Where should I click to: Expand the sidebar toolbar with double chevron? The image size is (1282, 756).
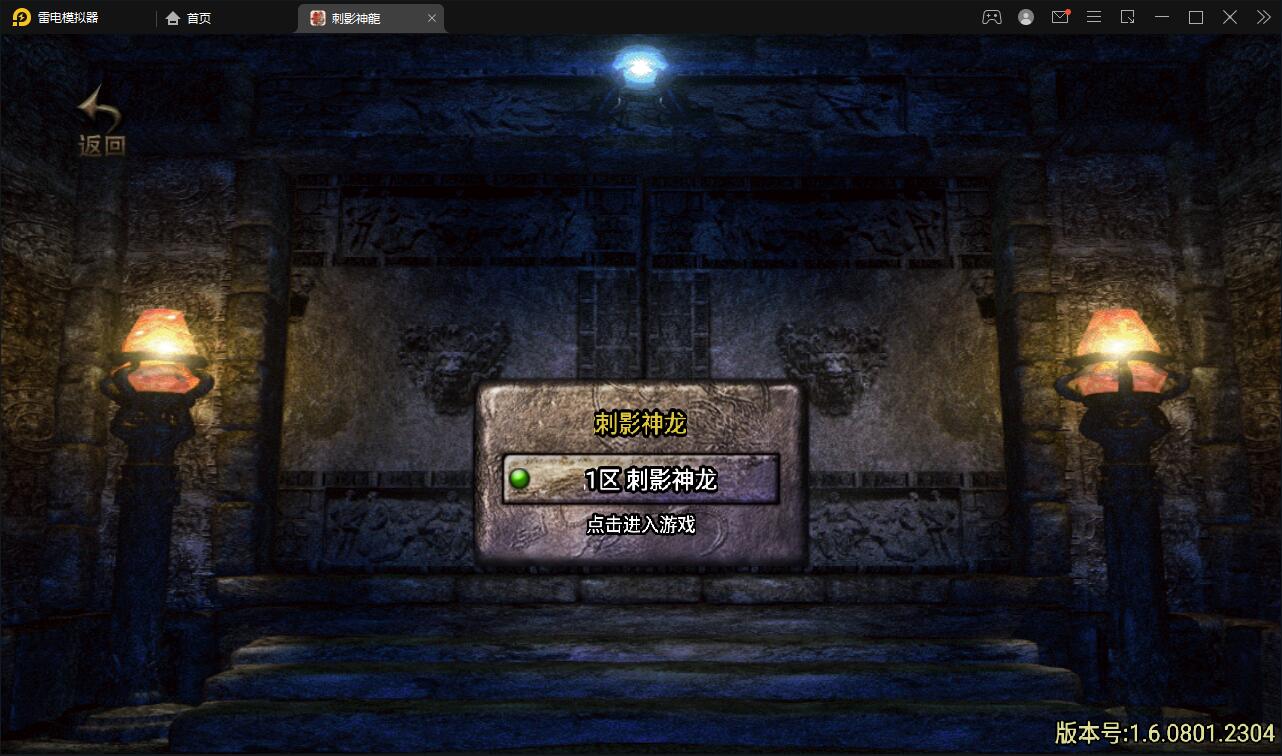(1262, 17)
